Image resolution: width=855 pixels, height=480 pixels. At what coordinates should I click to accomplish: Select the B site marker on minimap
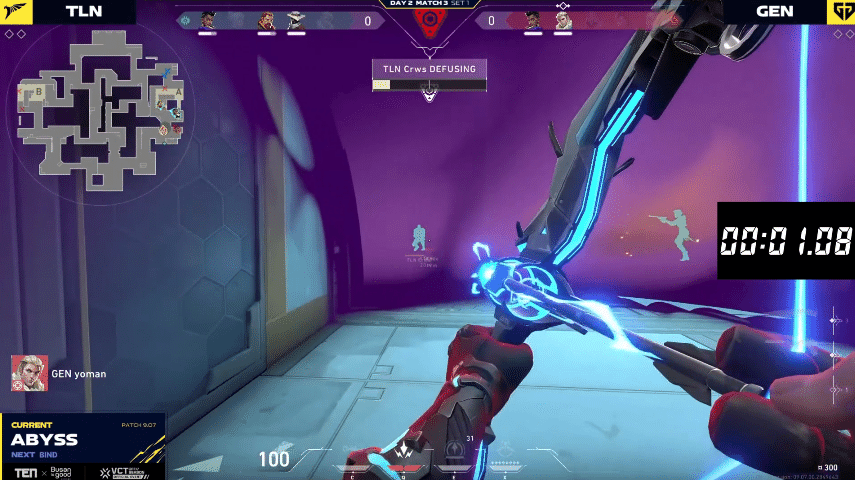[39, 90]
